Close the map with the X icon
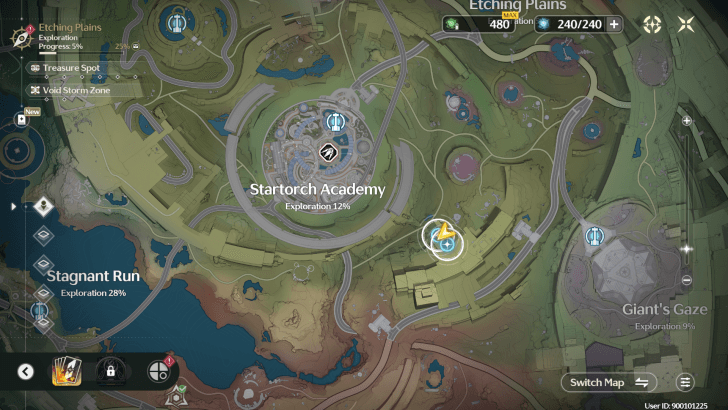728x410 pixels. [x=686, y=24]
